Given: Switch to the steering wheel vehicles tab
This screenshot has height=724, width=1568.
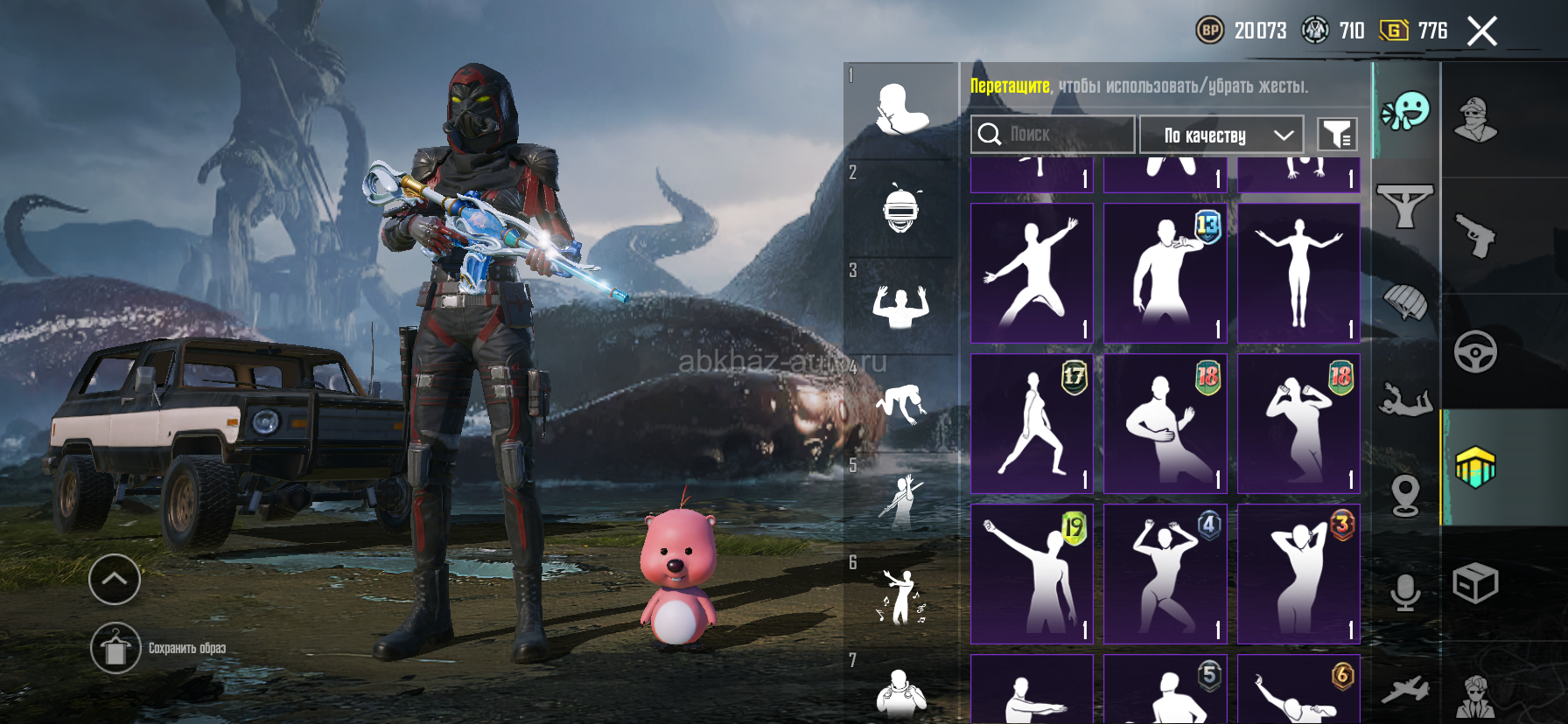Looking at the screenshot, I should click(1476, 352).
